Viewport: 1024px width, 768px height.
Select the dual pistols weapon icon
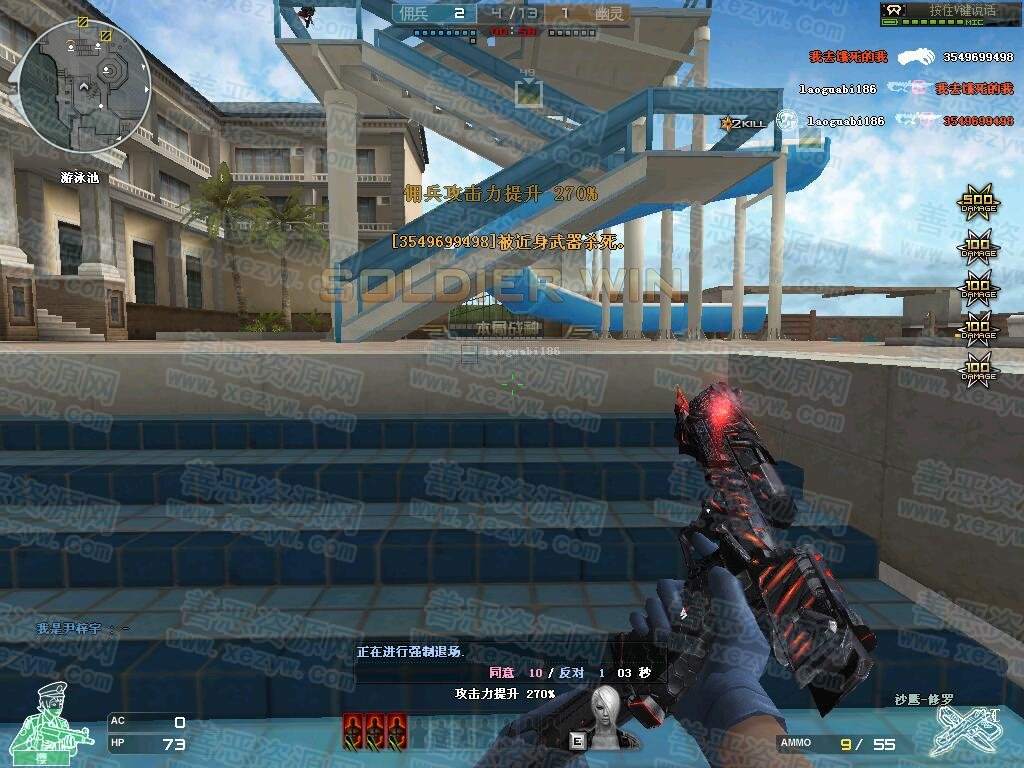pos(964,732)
